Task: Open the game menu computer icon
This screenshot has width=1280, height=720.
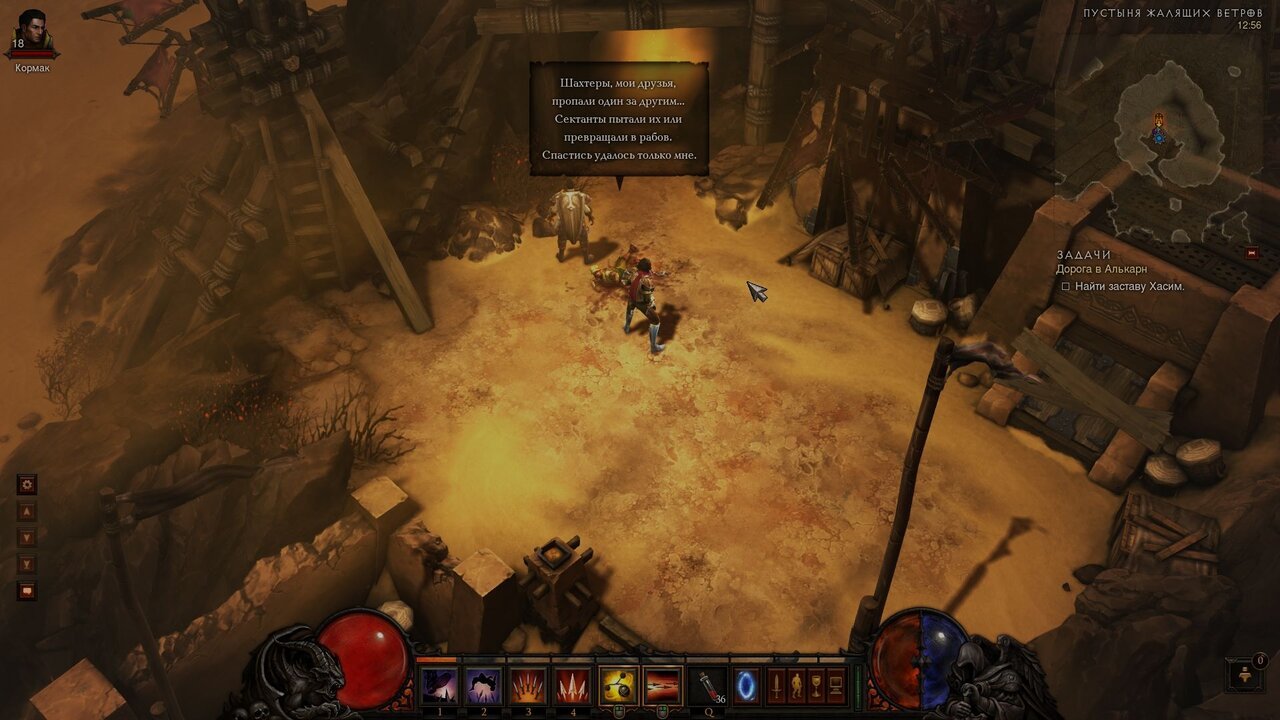Action: click(836, 686)
